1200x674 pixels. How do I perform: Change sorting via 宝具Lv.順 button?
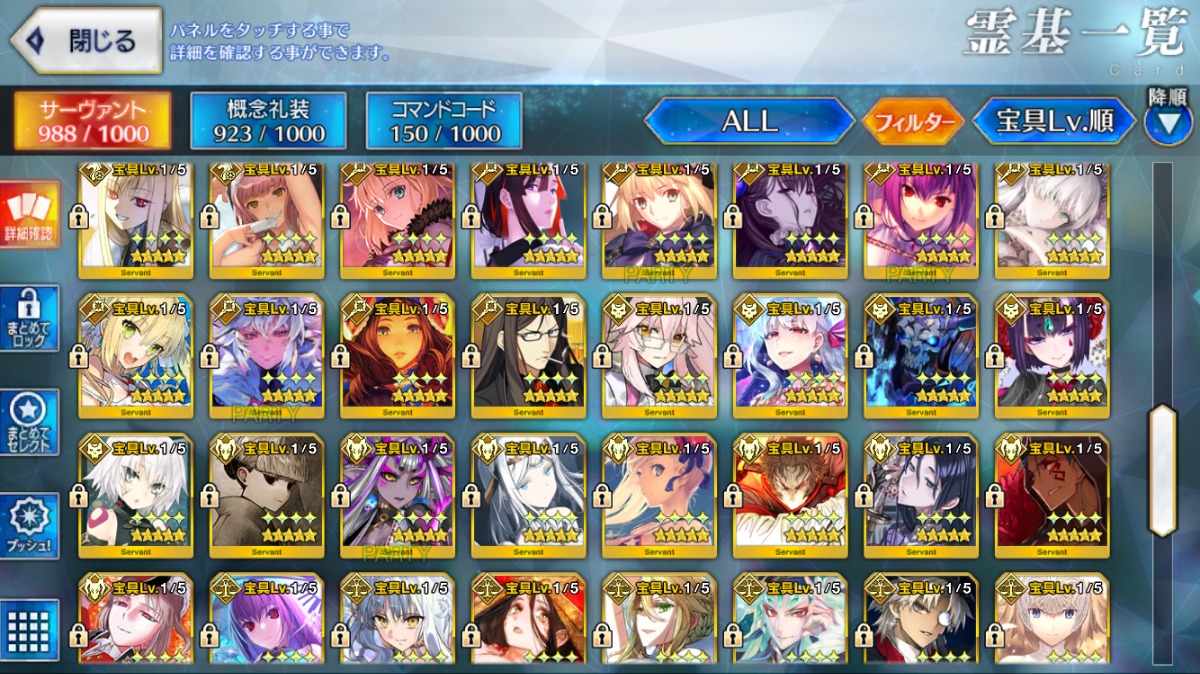(x=1054, y=121)
